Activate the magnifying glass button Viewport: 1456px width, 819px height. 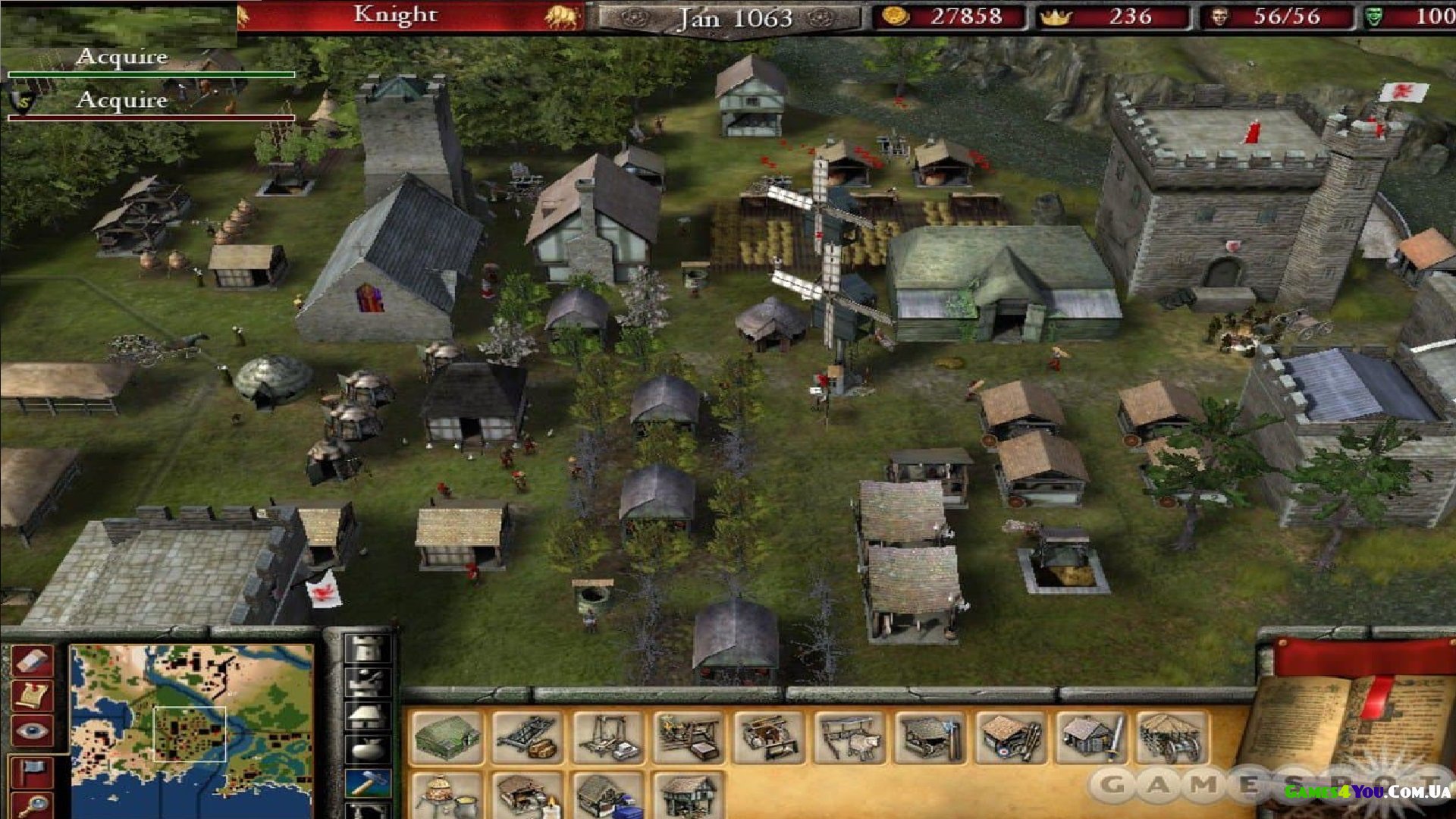tap(33, 805)
